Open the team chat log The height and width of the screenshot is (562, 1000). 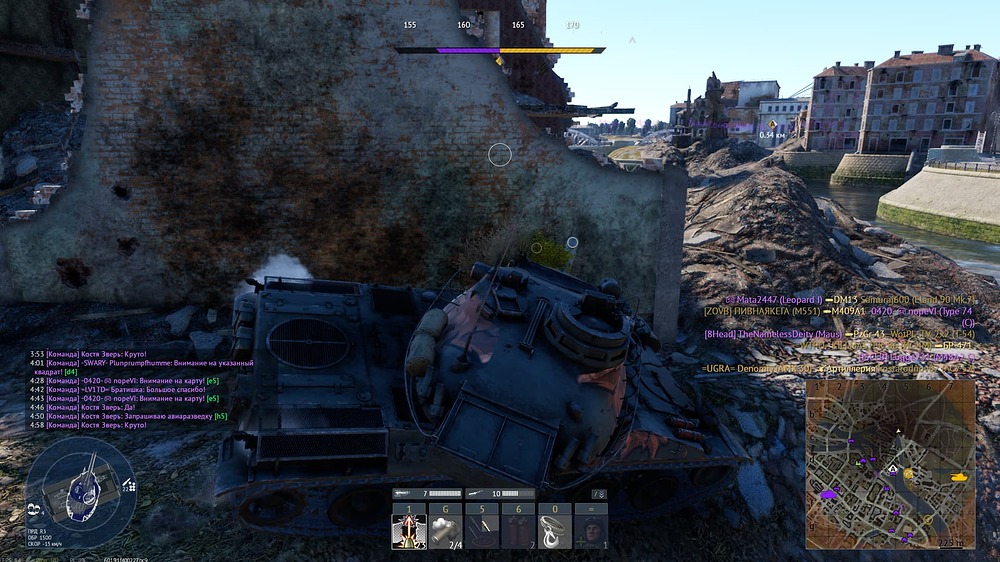[140, 390]
